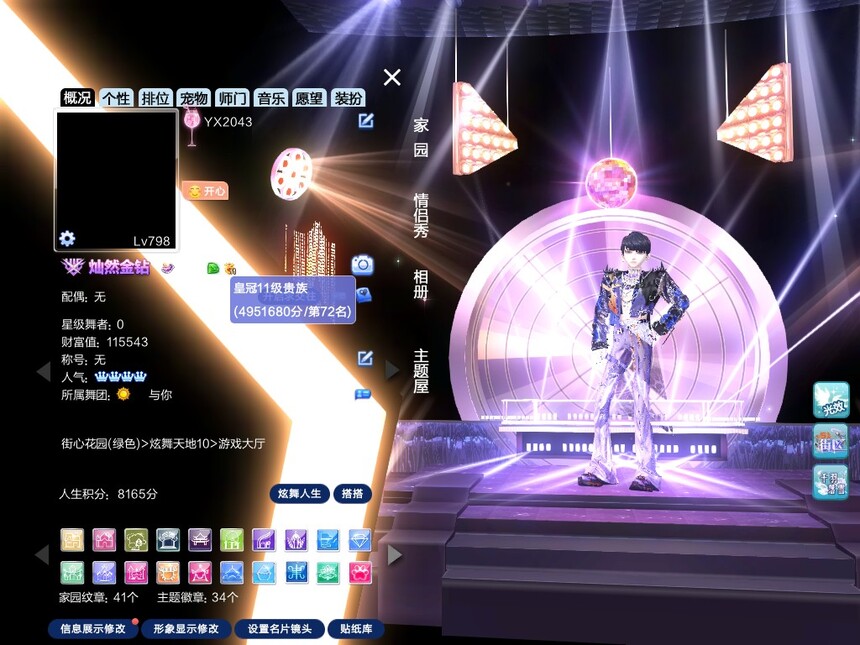Screen dimensions: 860x645
Task: Open the 贴纸库 sticker library
Action: [356, 629]
